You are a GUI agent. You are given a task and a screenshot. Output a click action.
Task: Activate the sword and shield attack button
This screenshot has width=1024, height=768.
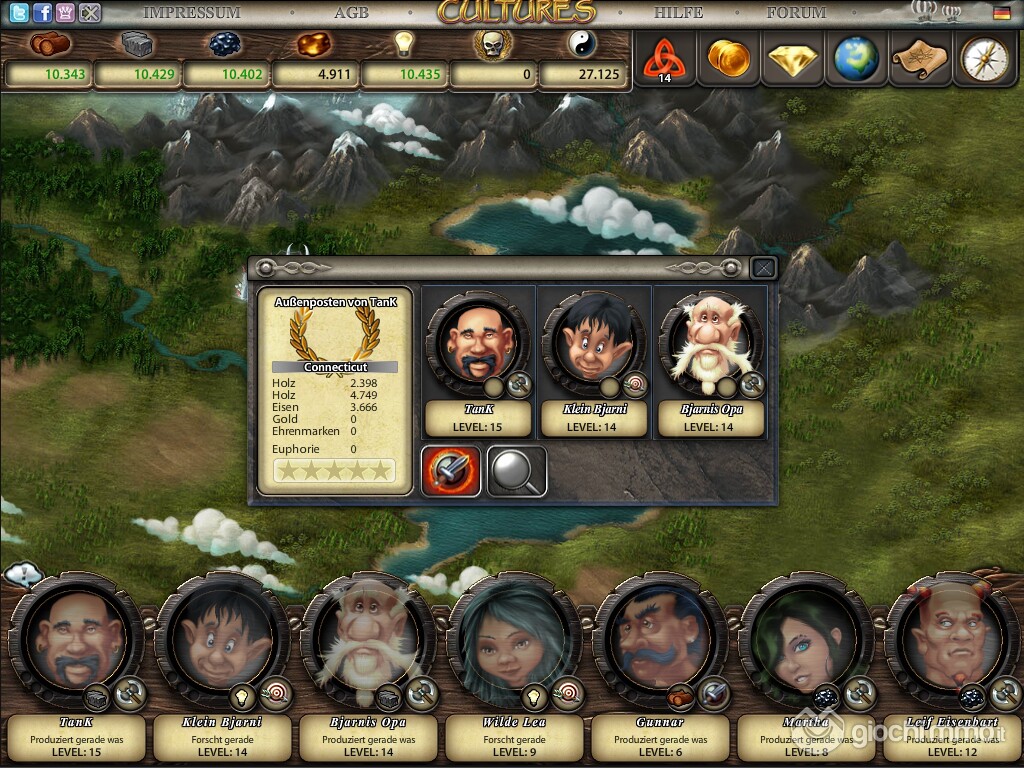[451, 471]
